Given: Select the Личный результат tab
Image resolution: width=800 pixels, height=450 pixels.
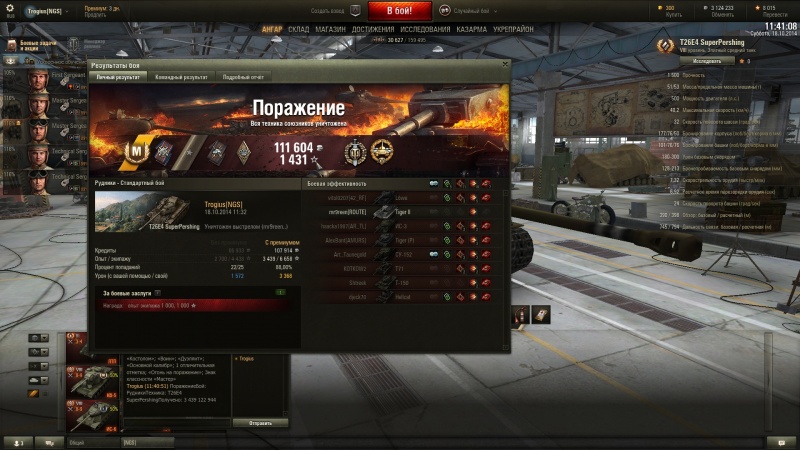Looking at the screenshot, I should (117, 76).
